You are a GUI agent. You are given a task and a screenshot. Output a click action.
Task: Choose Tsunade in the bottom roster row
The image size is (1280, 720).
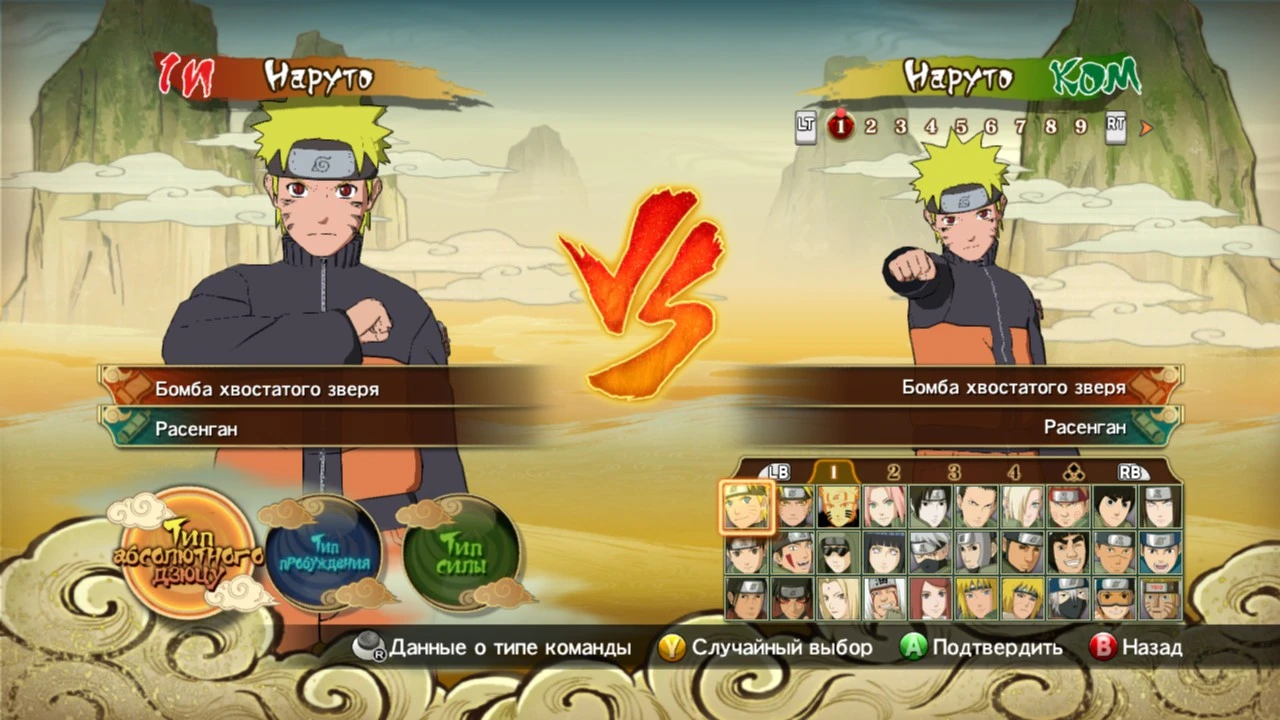[x=840, y=599]
